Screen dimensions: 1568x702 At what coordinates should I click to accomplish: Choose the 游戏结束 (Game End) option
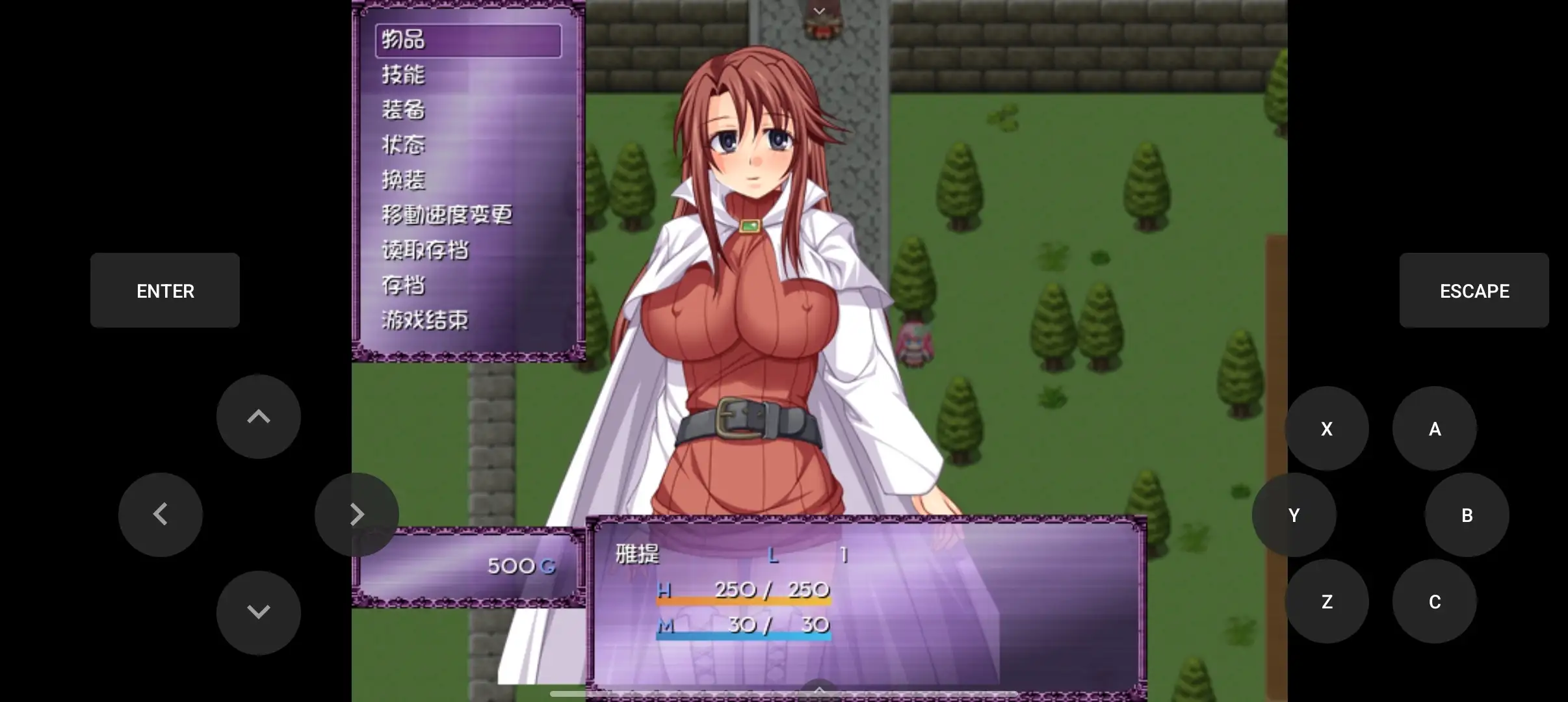424,320
